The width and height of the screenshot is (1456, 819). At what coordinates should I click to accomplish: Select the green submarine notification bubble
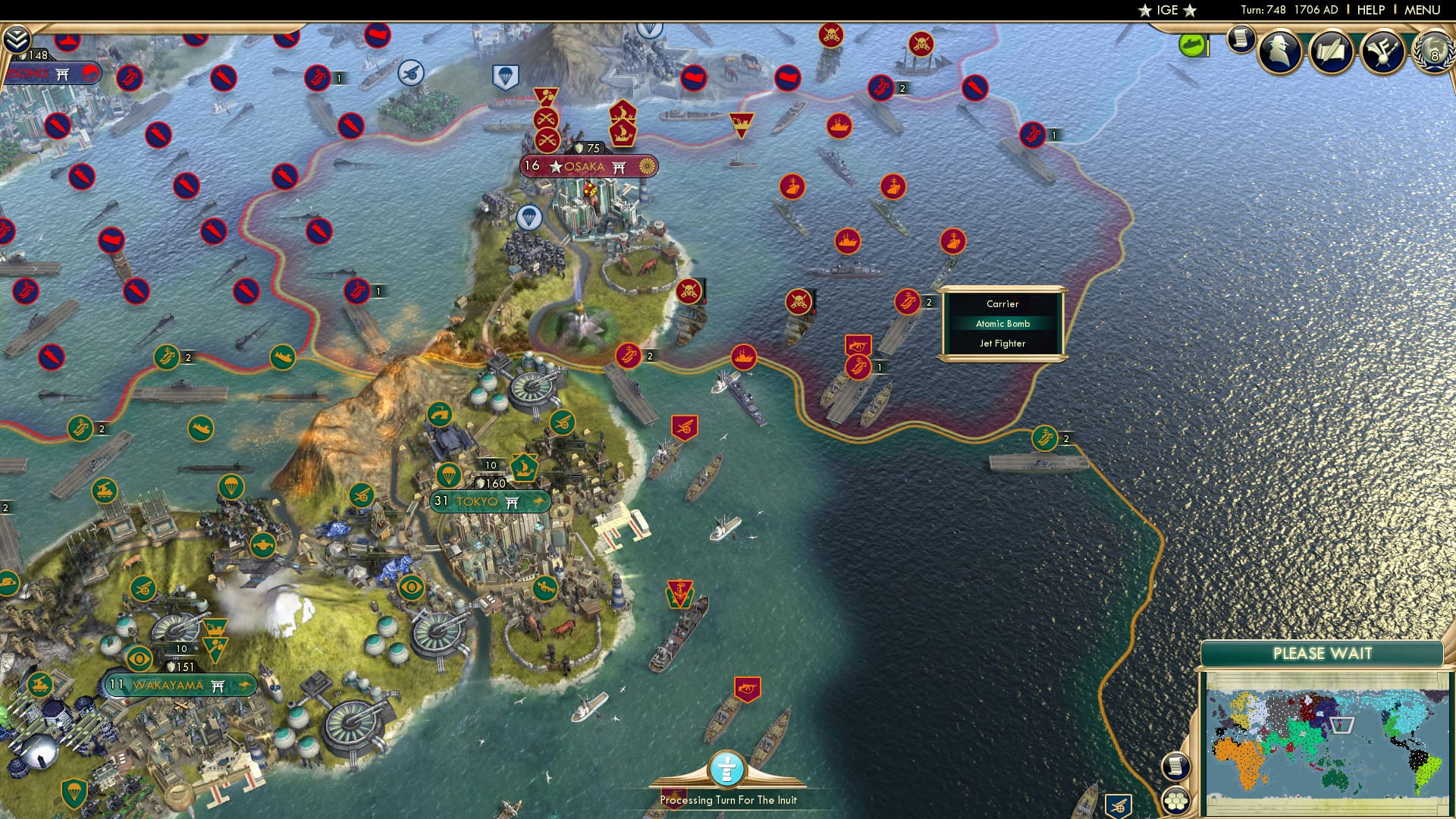[x=1193, y=45]
